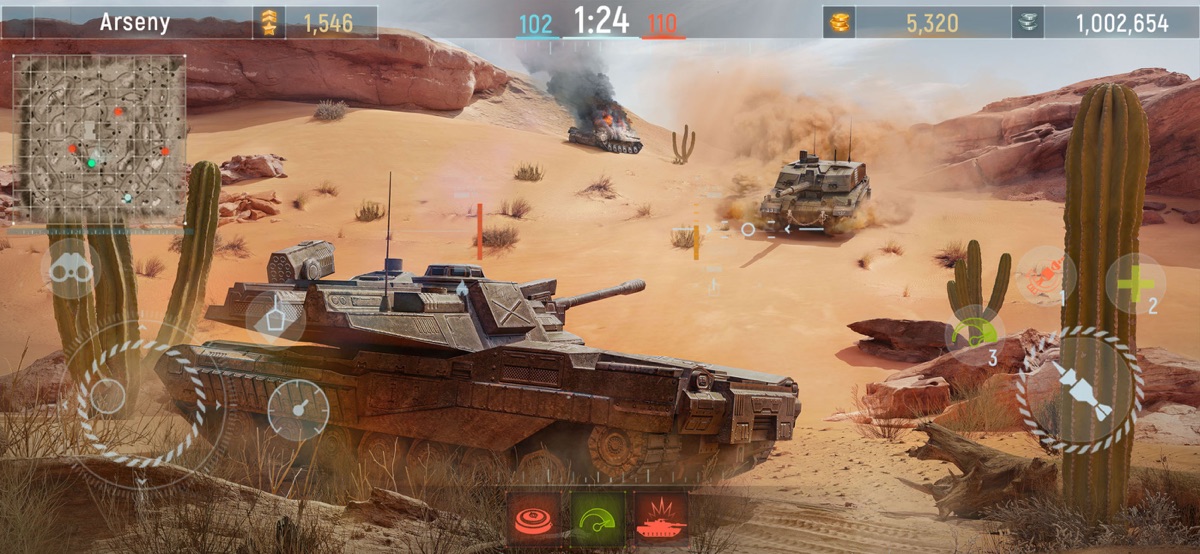Fire the main cannon shell button

click(x=1079, y=389)
